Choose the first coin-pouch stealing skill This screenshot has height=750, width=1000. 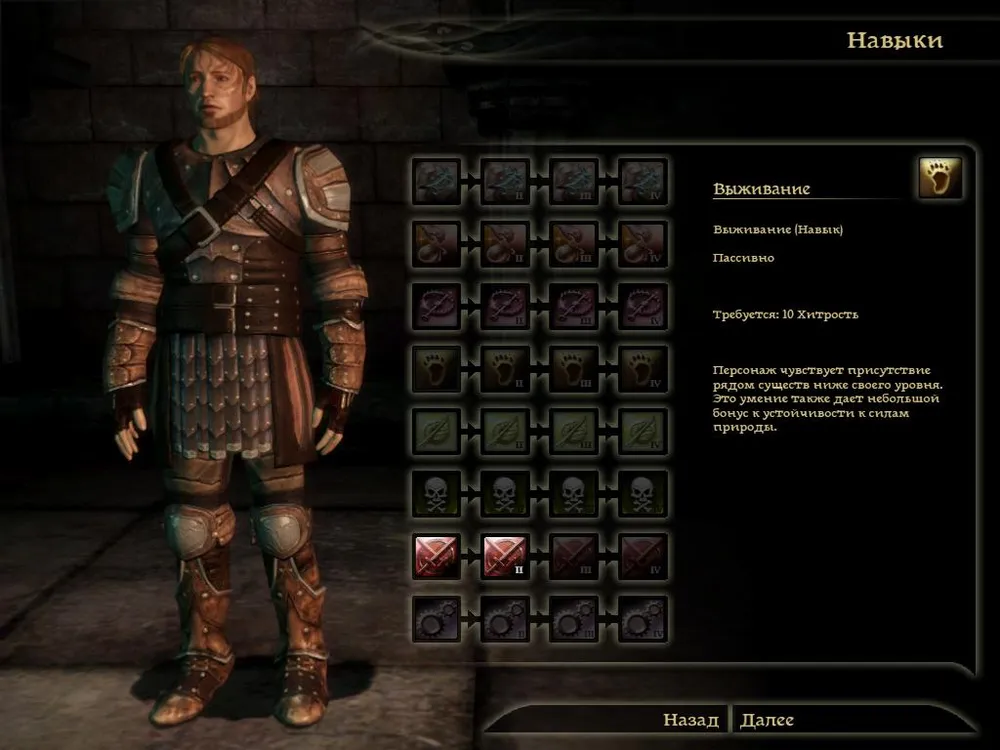[x=437, y=245]
